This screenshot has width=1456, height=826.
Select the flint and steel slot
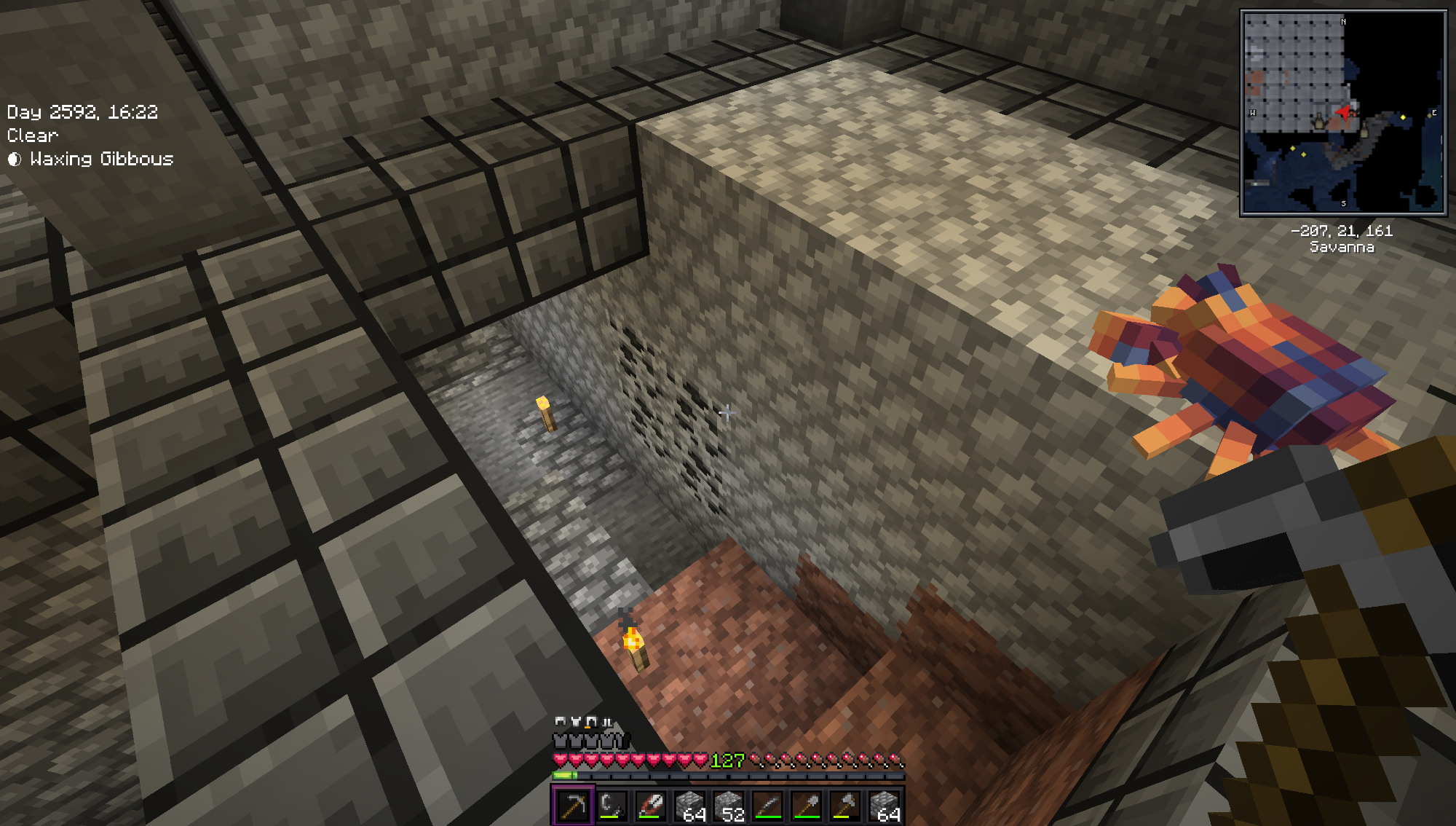[x=612, y=806]
